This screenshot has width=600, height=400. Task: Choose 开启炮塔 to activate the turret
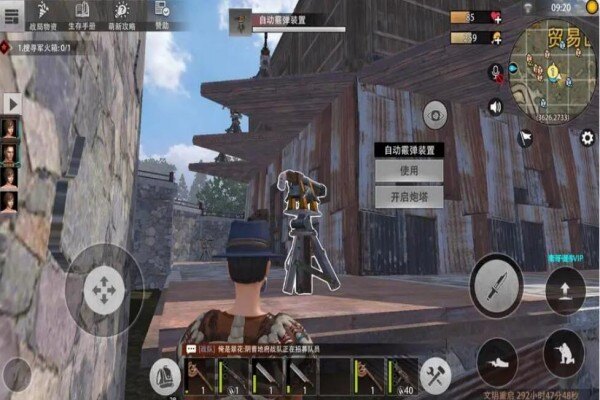click(x=409, y=197)
